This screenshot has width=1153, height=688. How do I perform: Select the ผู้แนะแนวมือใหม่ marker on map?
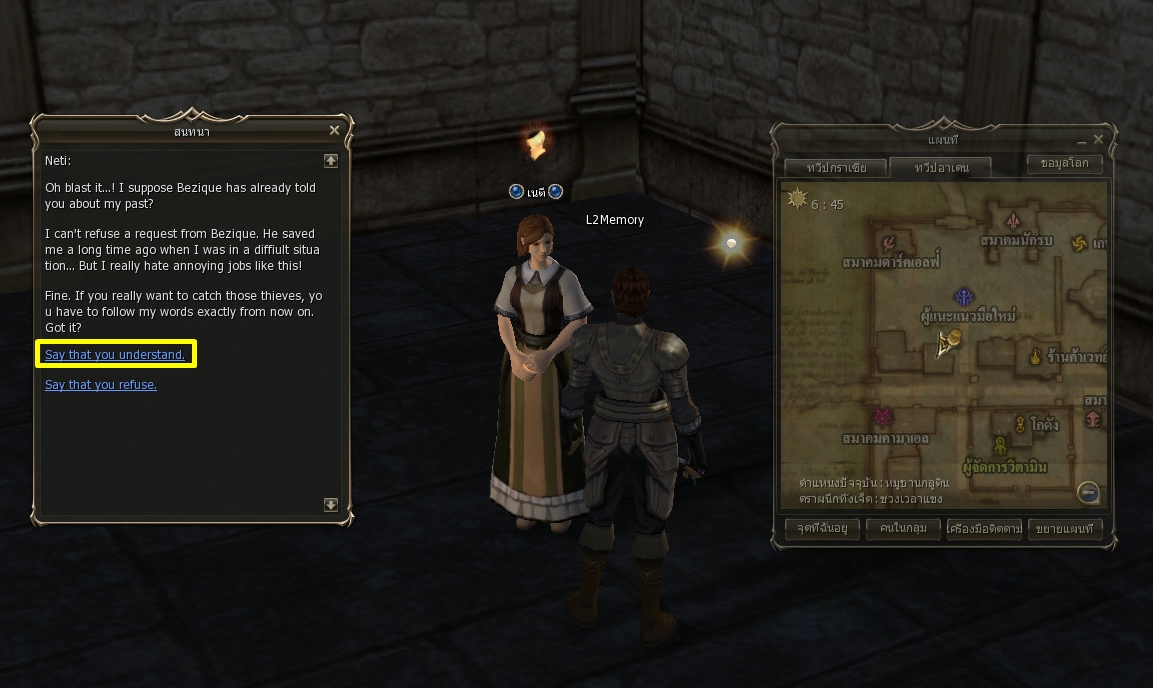[964, 297]
